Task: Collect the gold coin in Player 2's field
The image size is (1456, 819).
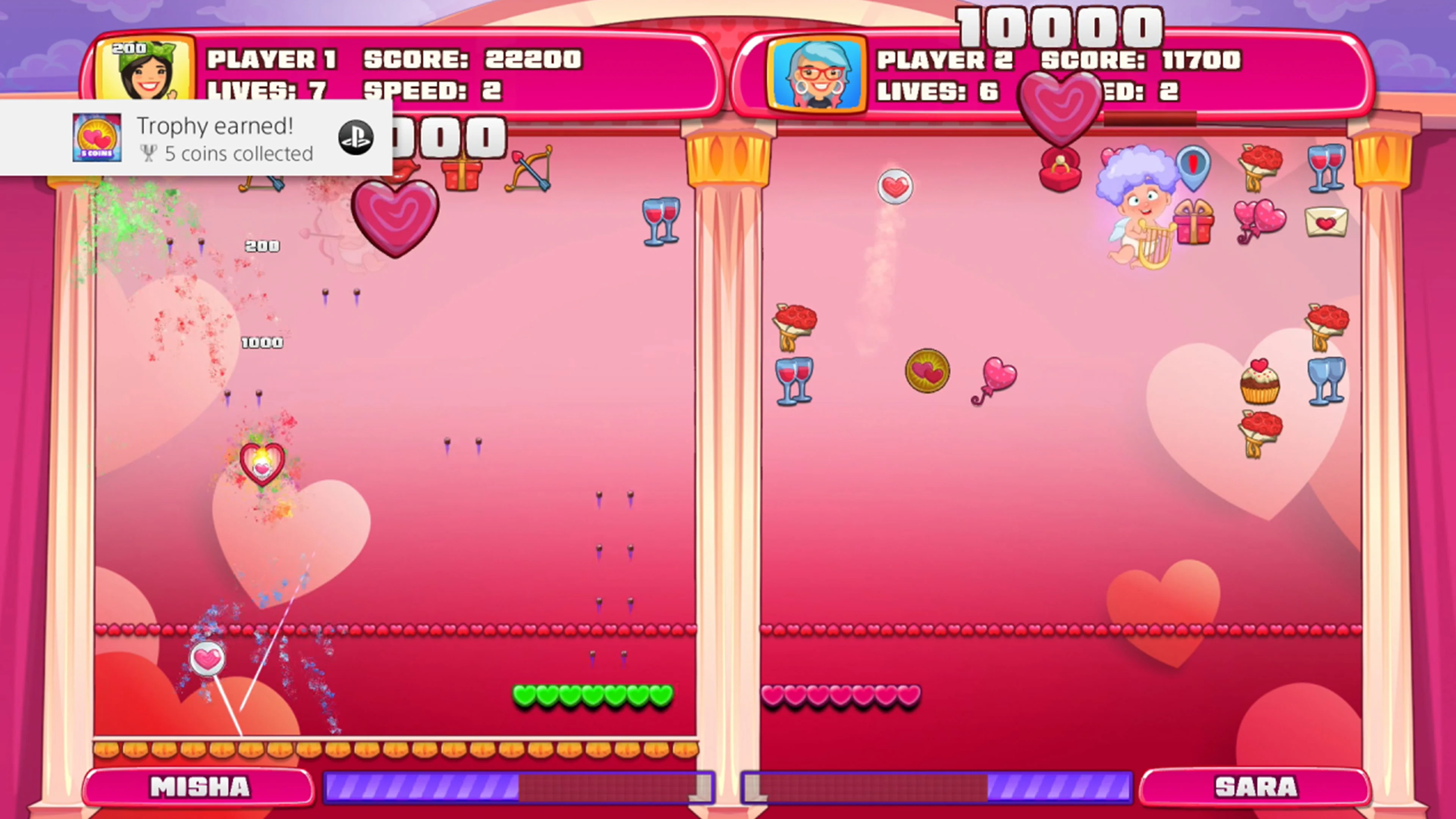Action: click(928, 370)
